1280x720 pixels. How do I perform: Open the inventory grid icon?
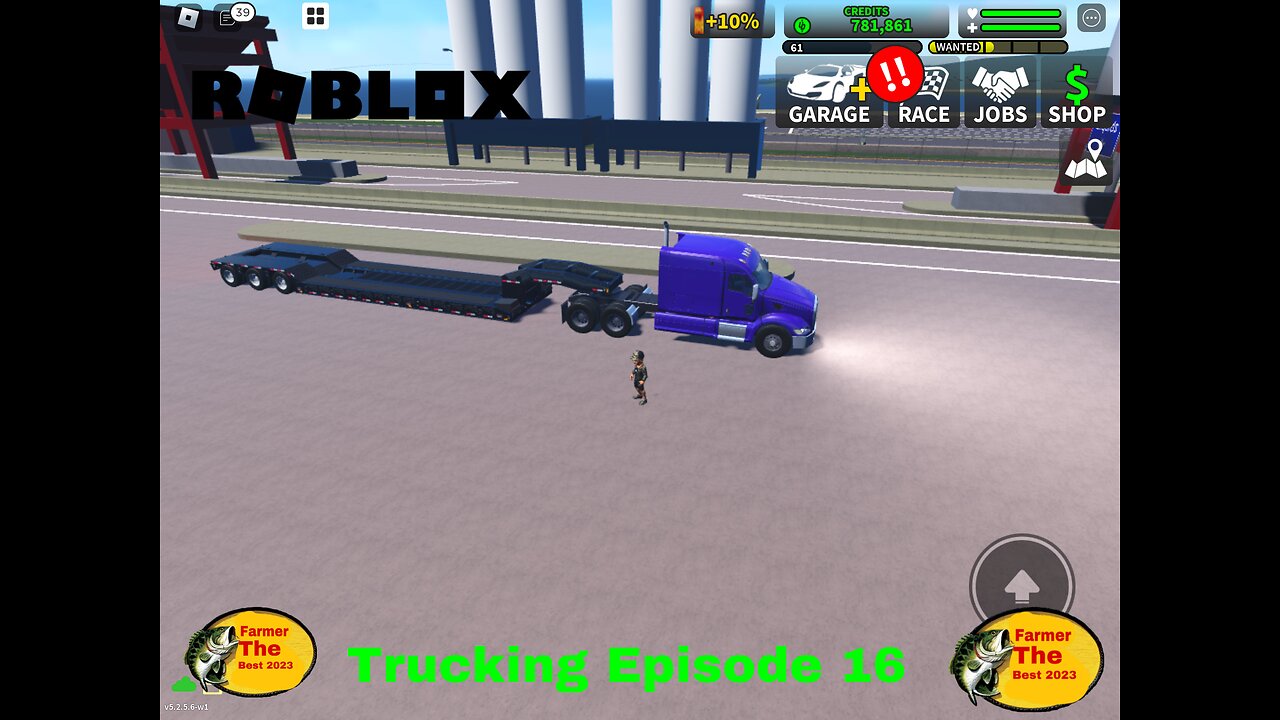(315, 16)
